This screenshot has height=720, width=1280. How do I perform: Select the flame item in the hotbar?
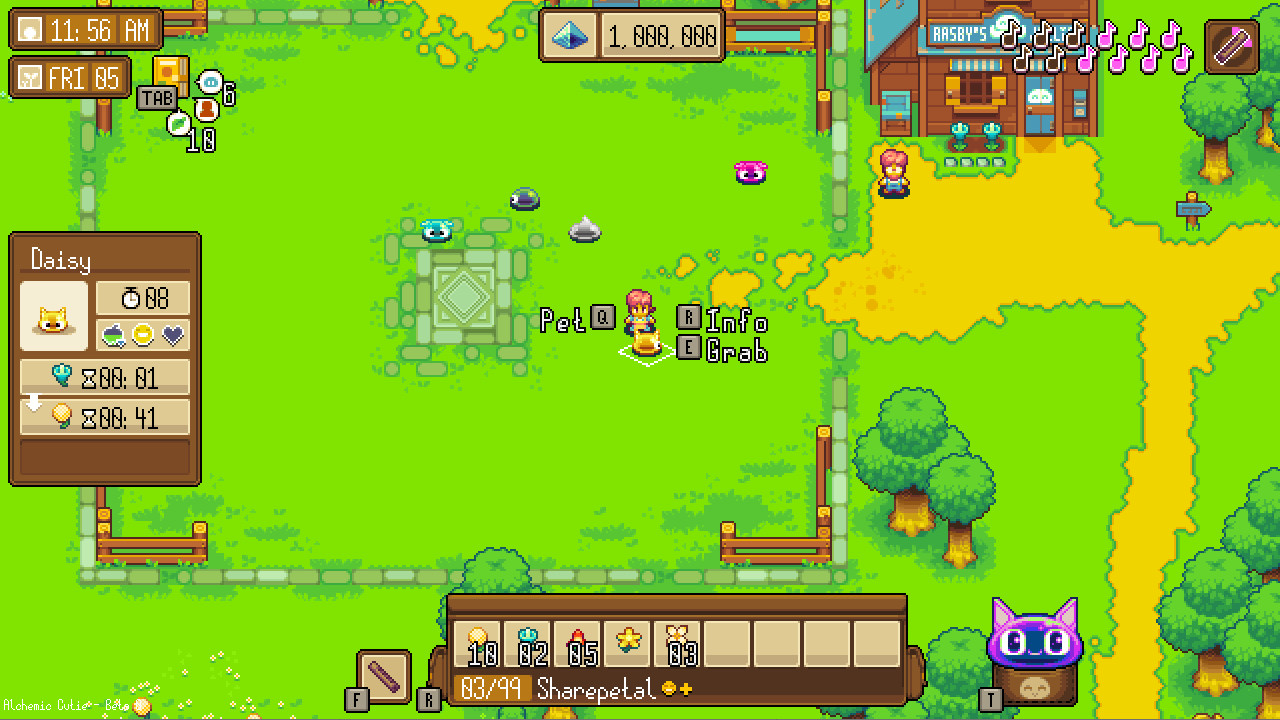click(x=576, y=643)
